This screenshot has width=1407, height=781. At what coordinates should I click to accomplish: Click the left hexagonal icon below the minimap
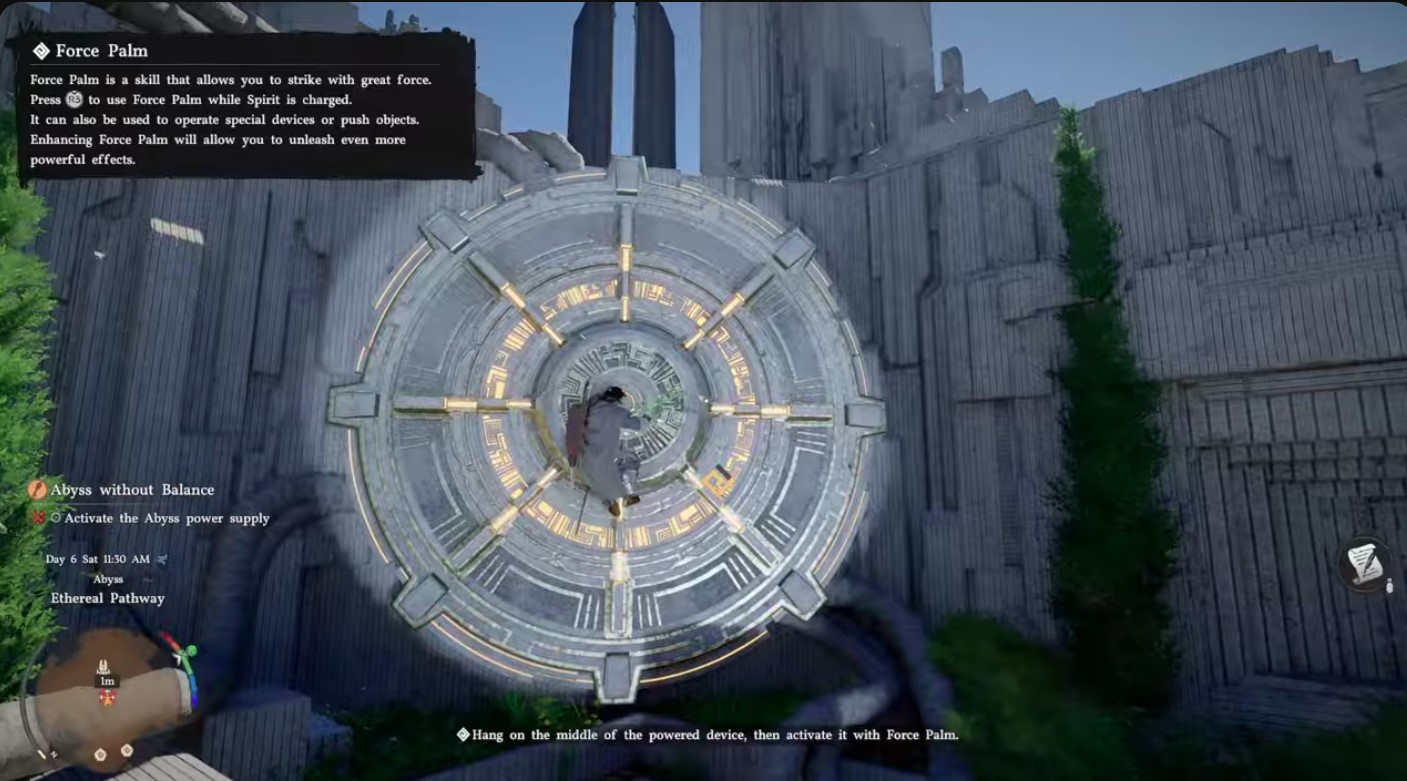click(x=100, y=754)
